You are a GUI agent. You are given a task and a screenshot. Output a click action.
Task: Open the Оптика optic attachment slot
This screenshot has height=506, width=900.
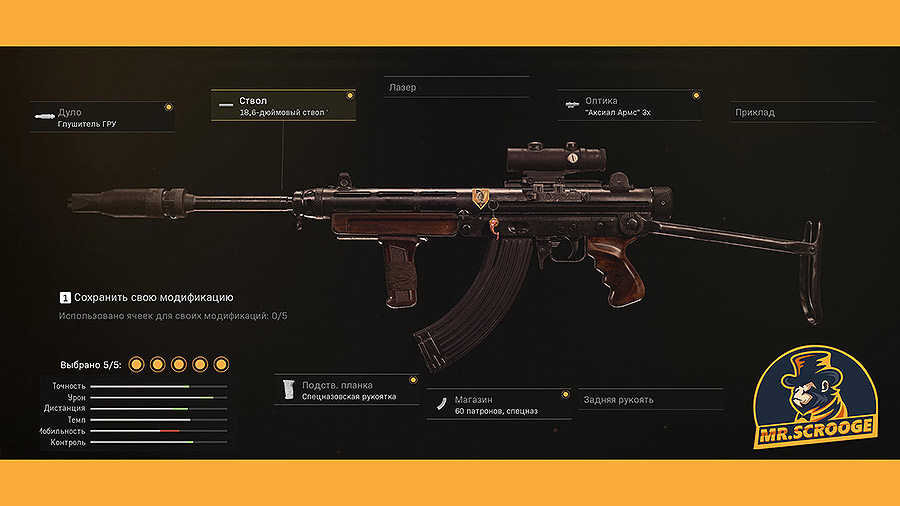629,106
